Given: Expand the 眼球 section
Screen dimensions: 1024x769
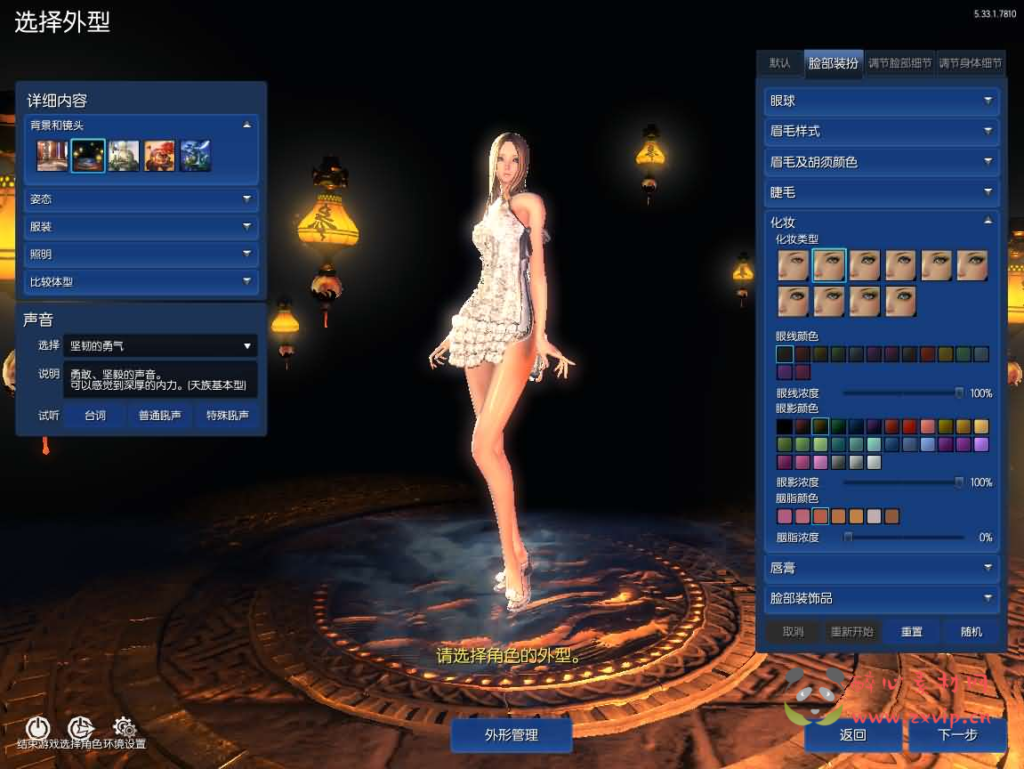Looking at the screenshot, I should point(880,101).
